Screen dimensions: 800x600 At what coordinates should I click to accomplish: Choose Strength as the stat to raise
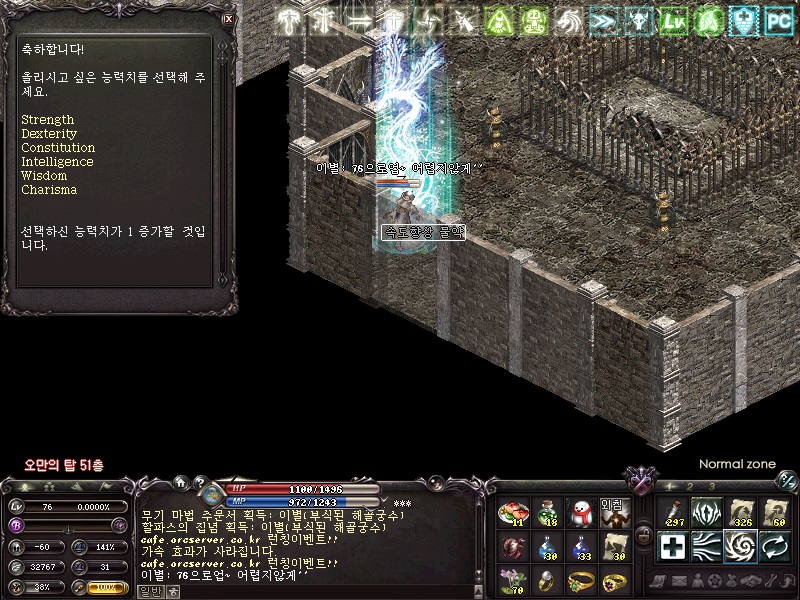[47, 120]
